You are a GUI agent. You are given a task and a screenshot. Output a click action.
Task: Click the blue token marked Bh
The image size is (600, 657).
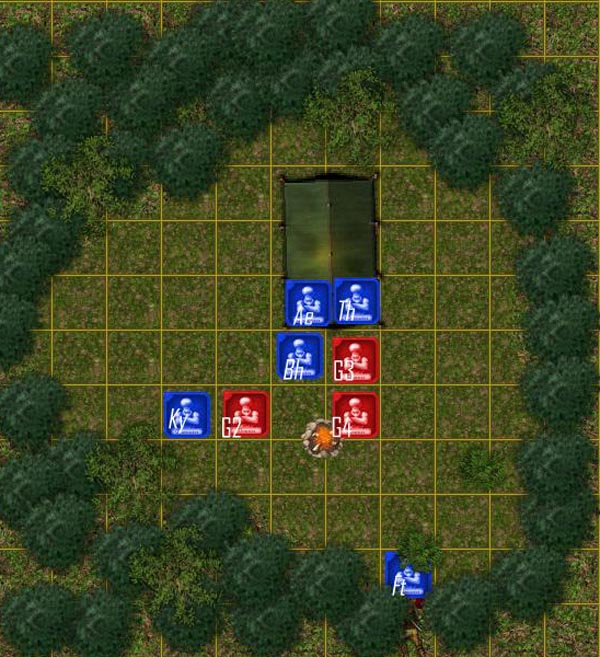299,357
